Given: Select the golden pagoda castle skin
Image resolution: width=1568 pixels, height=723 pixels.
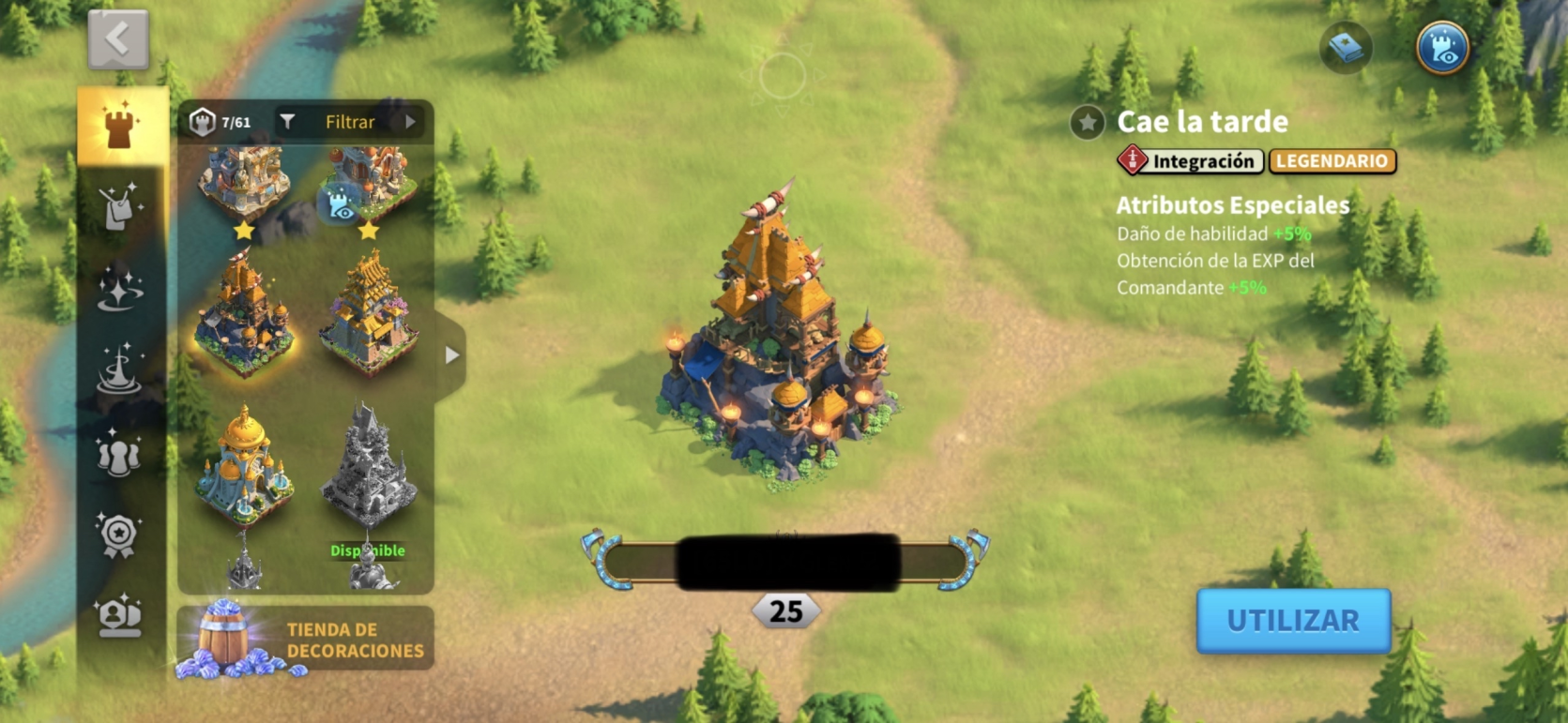Looking at the screenshot, I should pyautogui.click(x=369, y=314).
